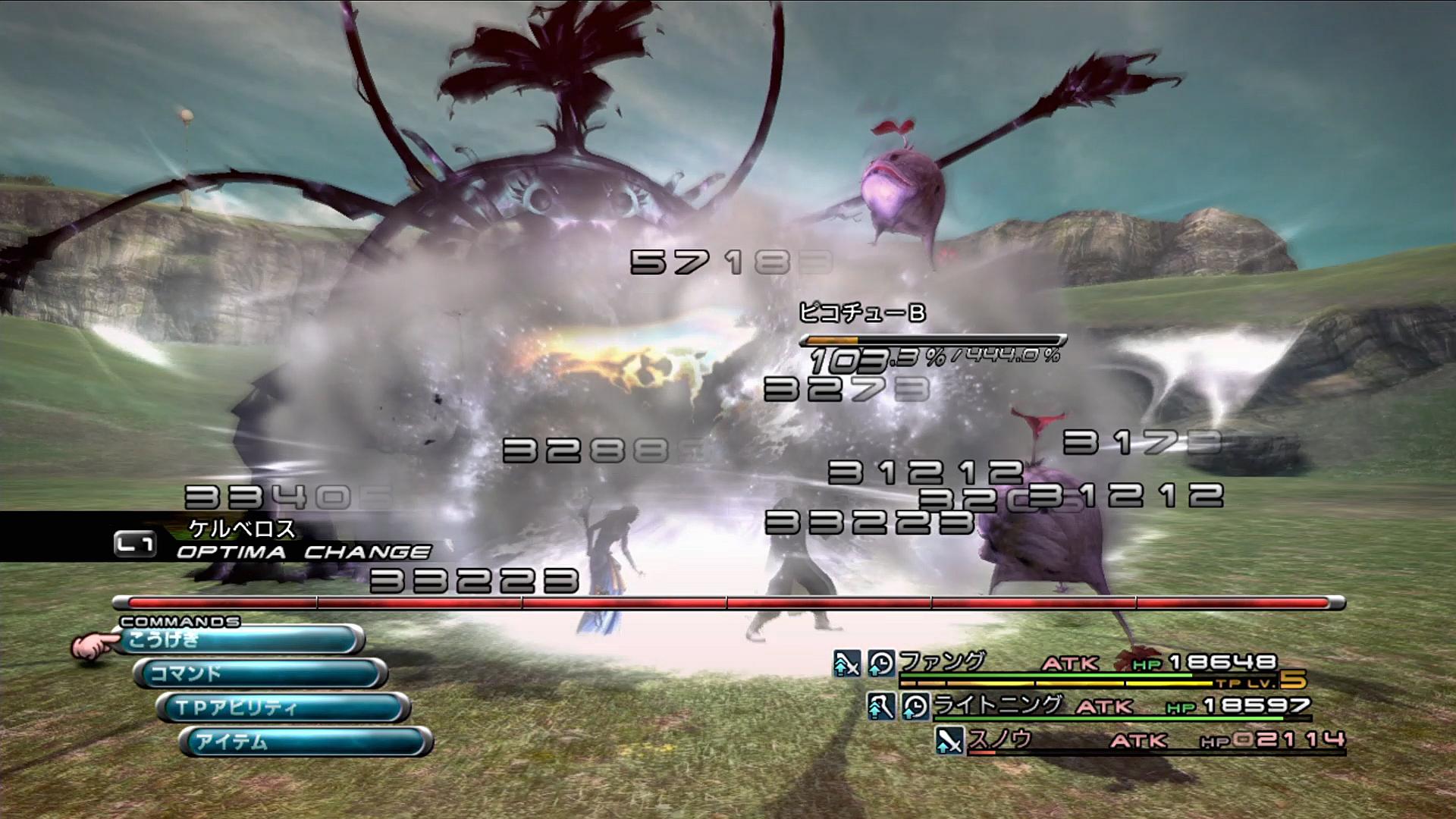1456x819 pixels.
Task: Choose the アイテム item command
Action: (x=306, y=741)
